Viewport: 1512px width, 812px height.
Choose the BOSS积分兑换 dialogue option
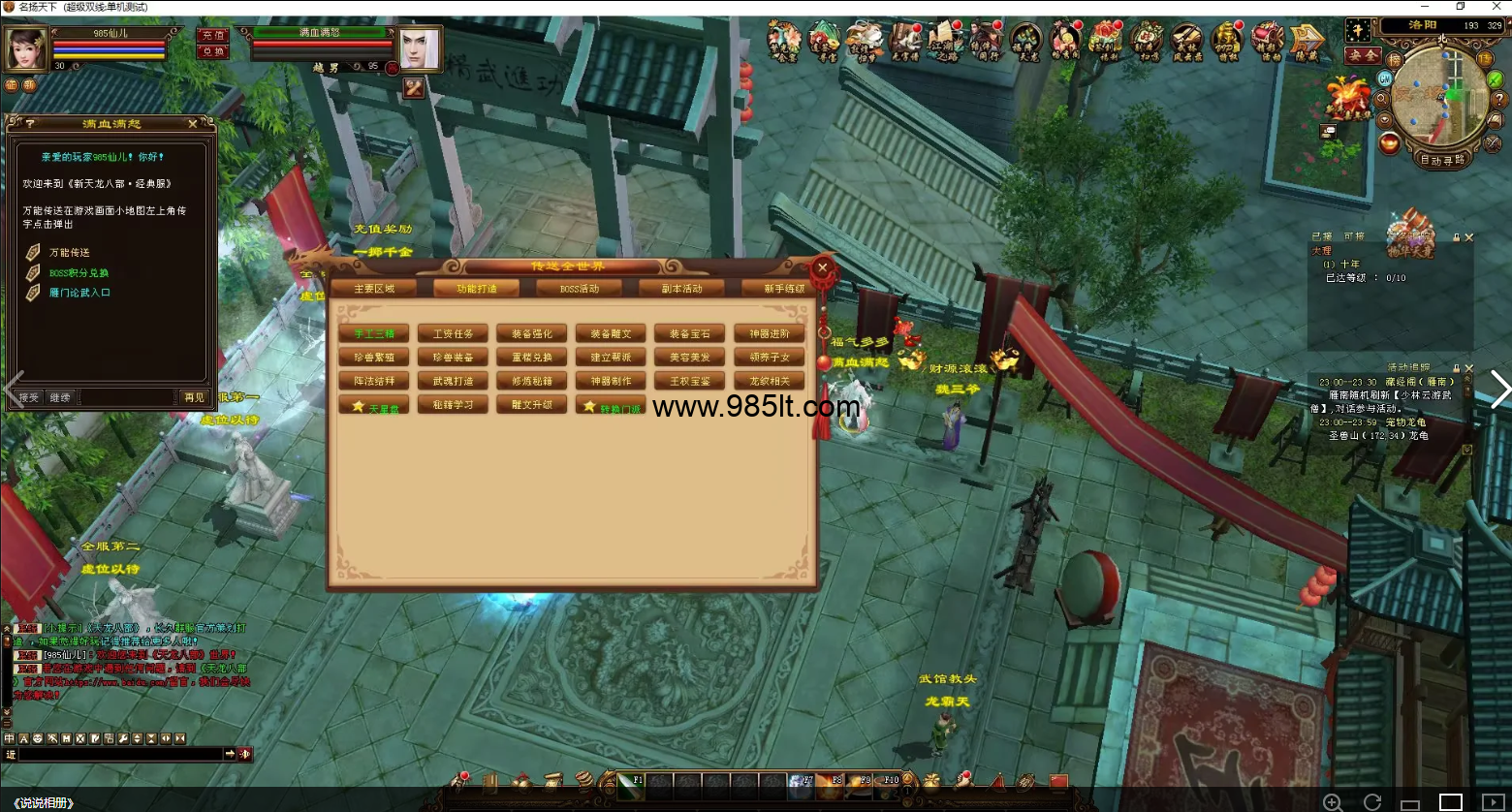[79, 273]
